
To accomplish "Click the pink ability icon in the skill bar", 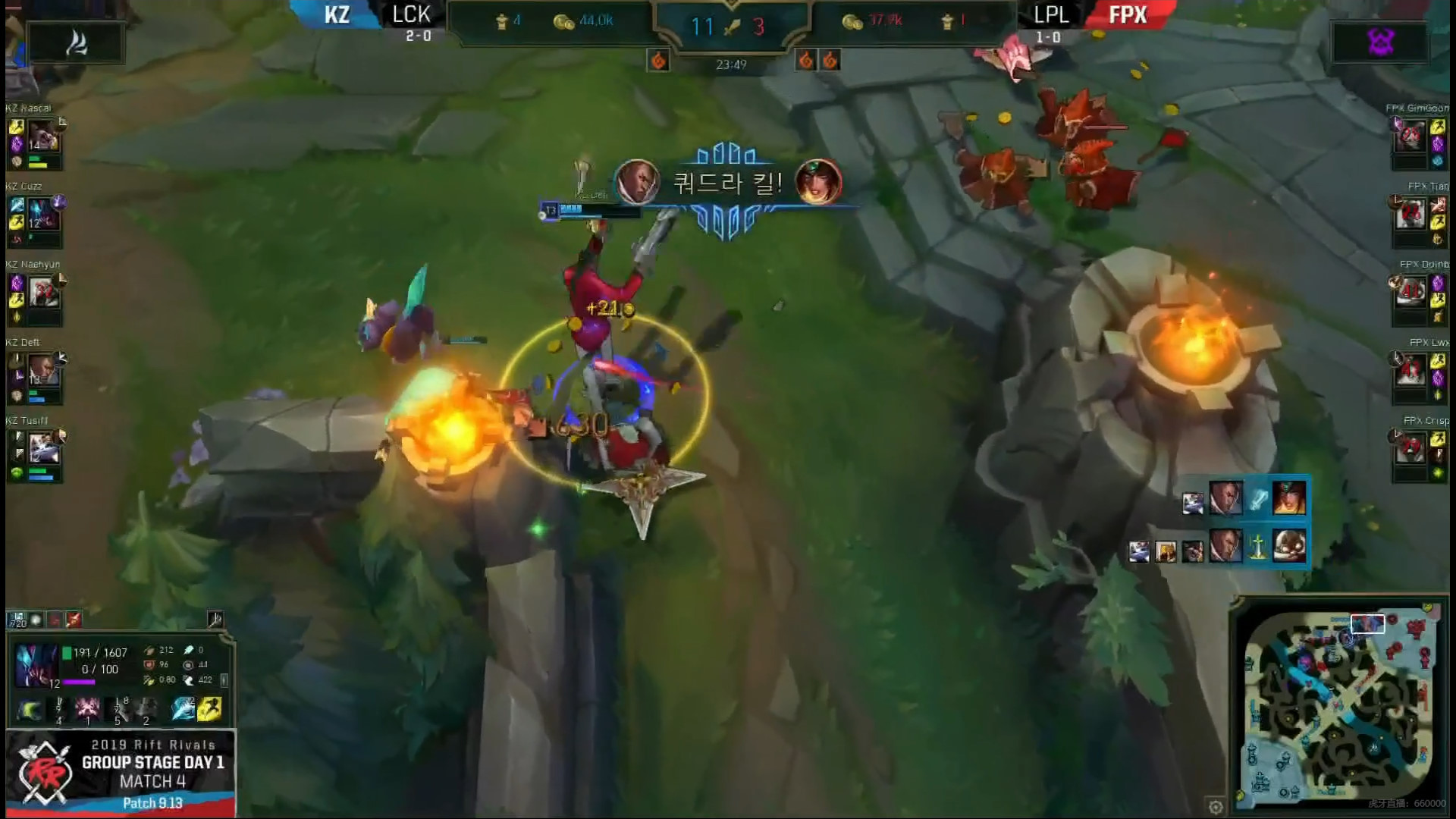I will (x=88, y=709).
